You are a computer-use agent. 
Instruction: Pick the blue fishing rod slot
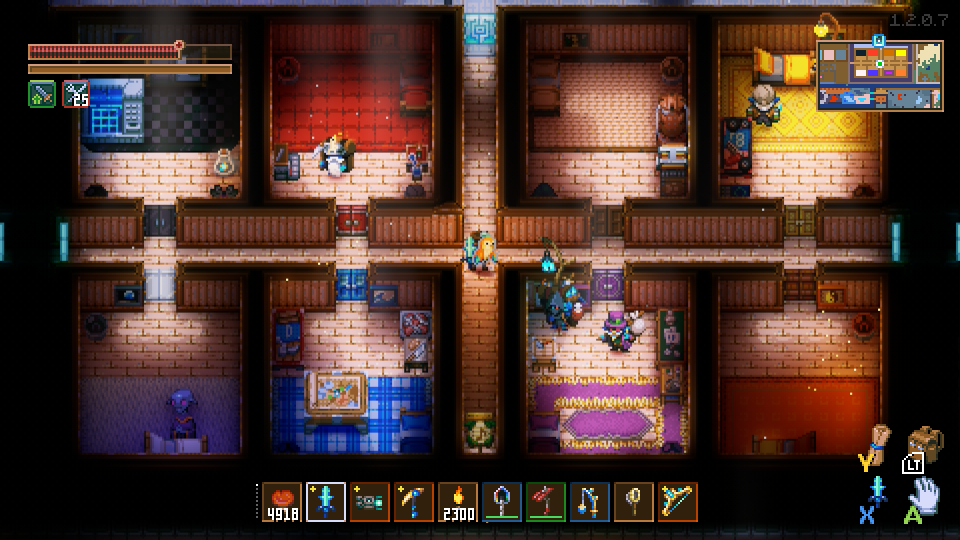click(x=590, y=502)
